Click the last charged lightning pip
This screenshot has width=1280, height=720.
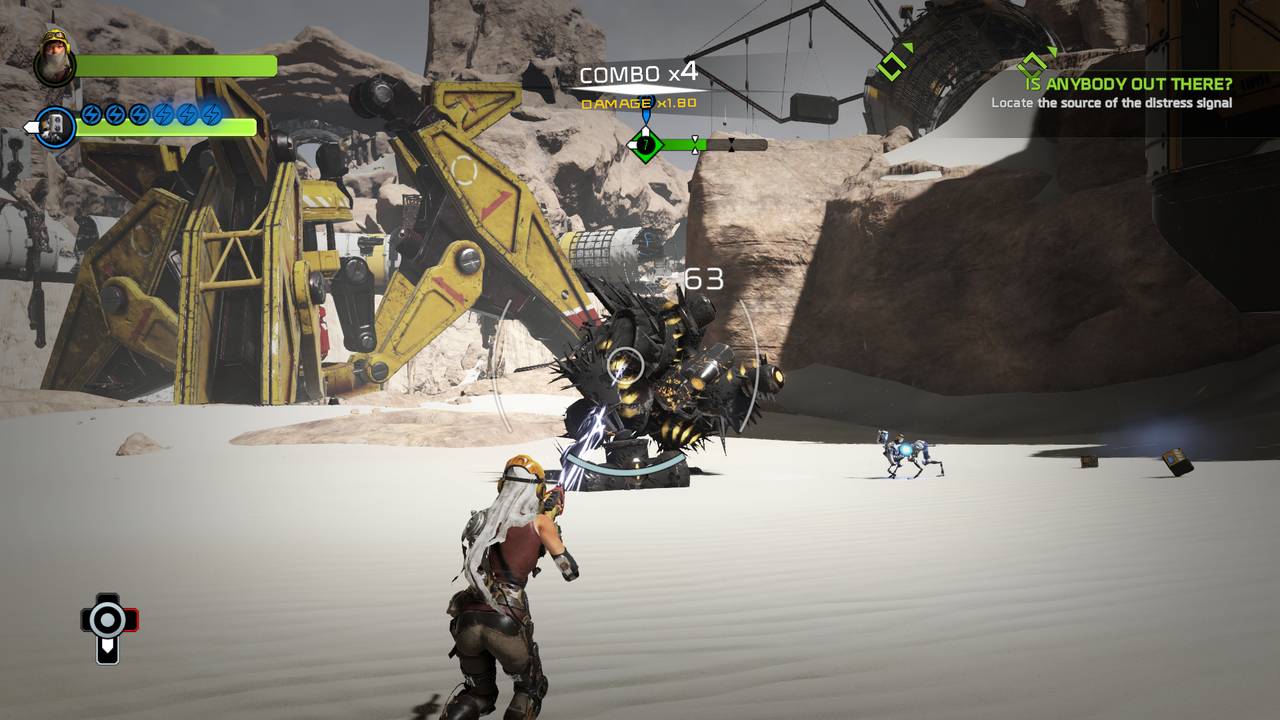tap(212, 115)
